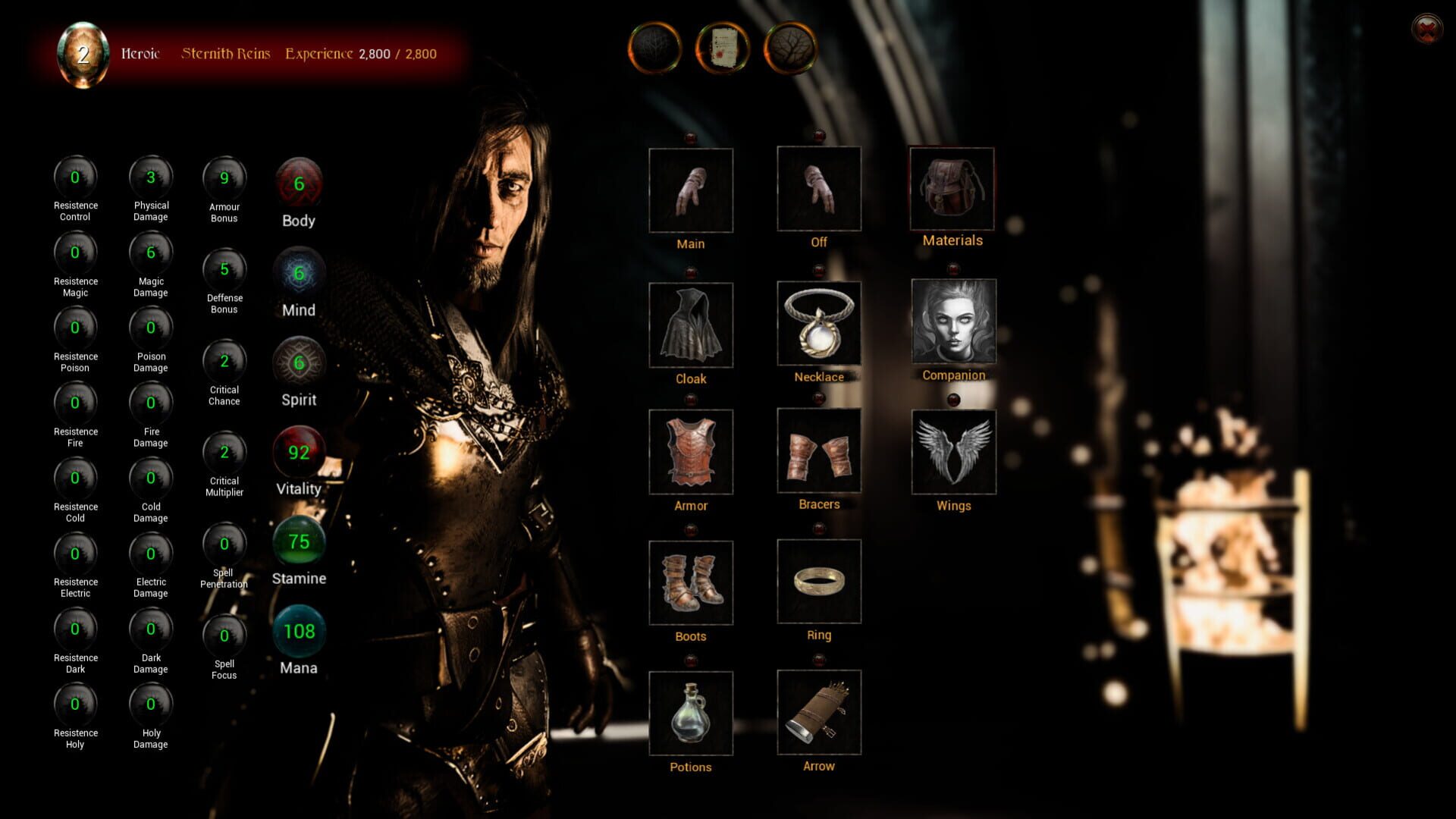Viewport: 1456px width, 819px height.
Task: Expand the Armour Bonus stat orb
Action: click(x=224, y=177)
